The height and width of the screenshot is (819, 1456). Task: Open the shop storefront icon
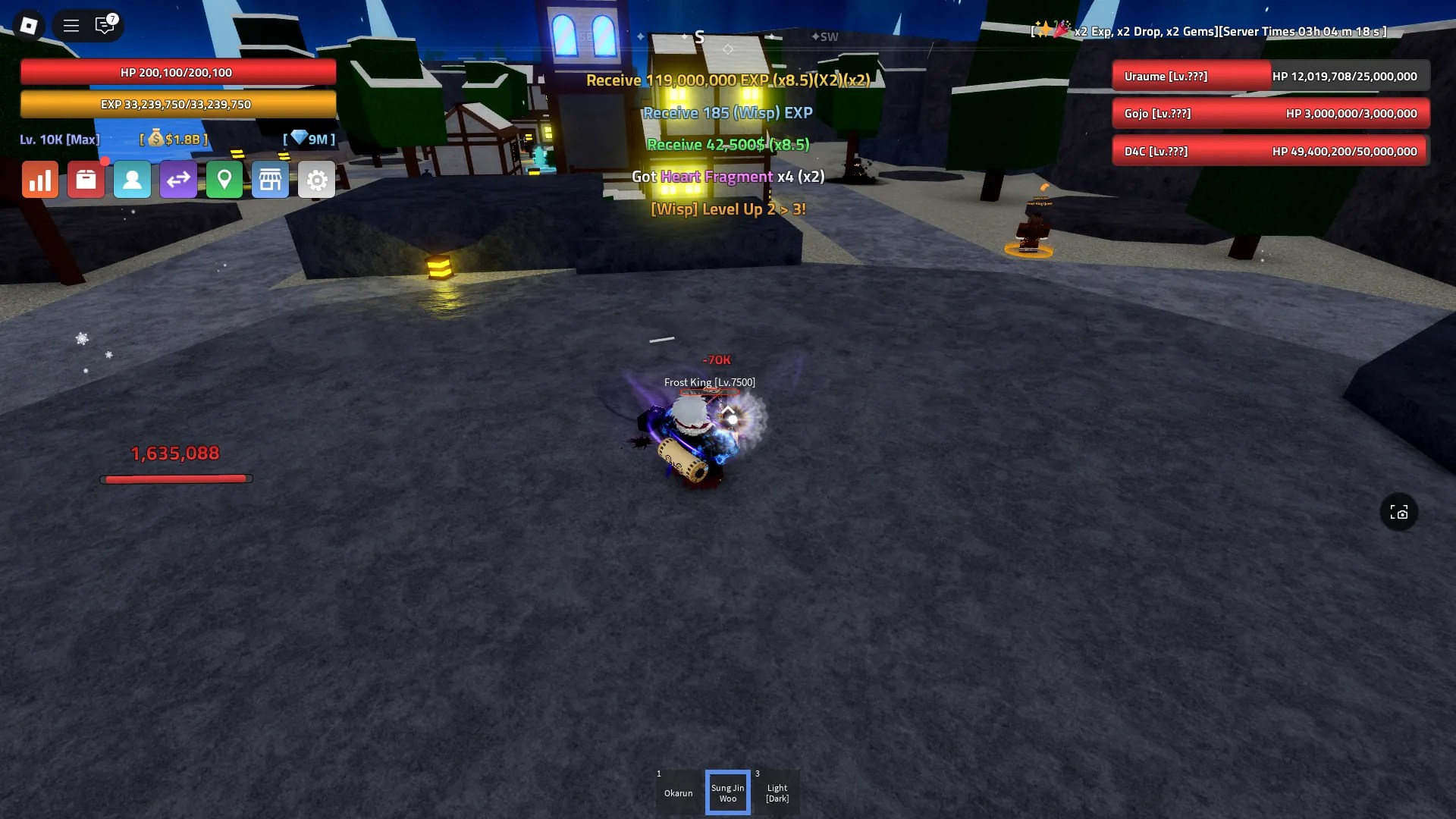pyautogui.click(x=271, y=180)
